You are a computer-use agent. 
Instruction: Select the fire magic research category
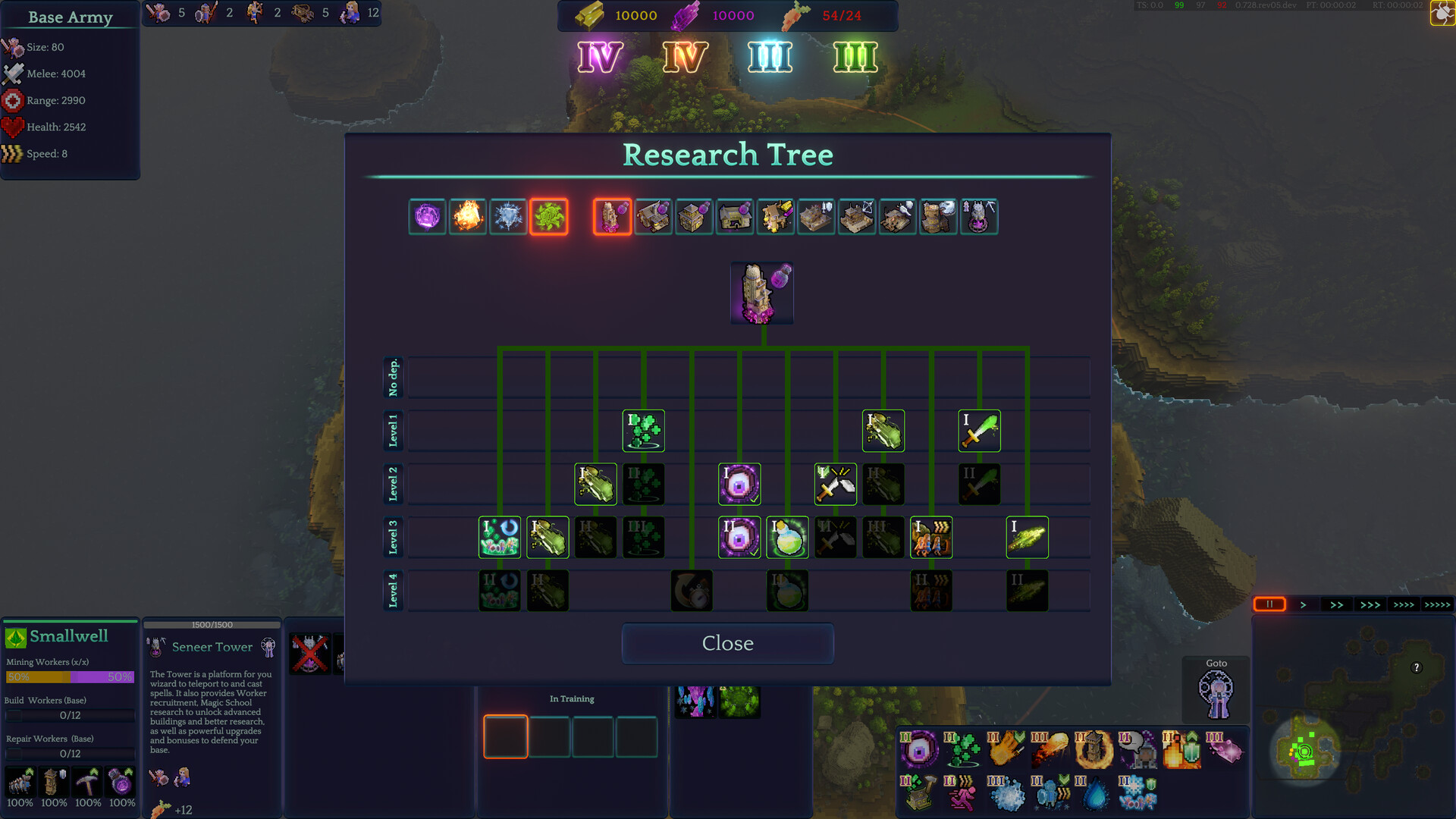[x=468, y=217]
